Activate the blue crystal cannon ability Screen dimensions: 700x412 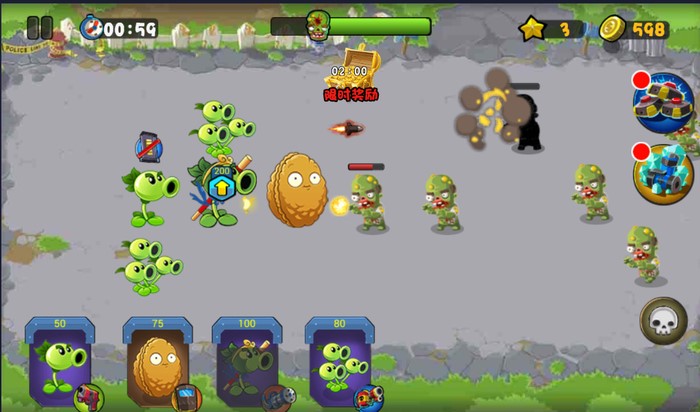(x=663, y=173)
